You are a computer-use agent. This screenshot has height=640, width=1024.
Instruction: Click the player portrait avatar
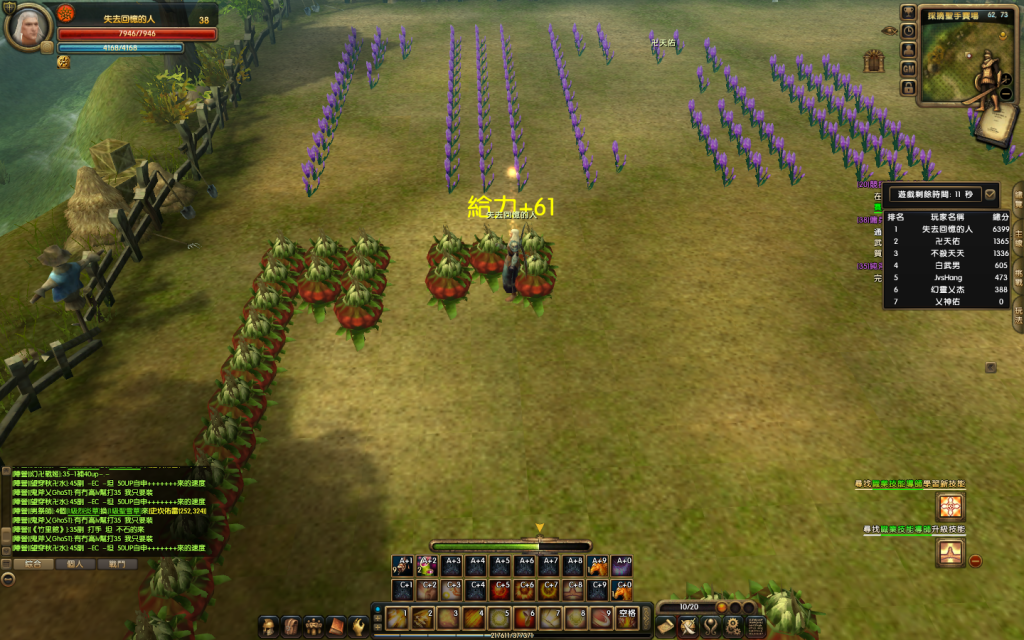coord(27,26)
